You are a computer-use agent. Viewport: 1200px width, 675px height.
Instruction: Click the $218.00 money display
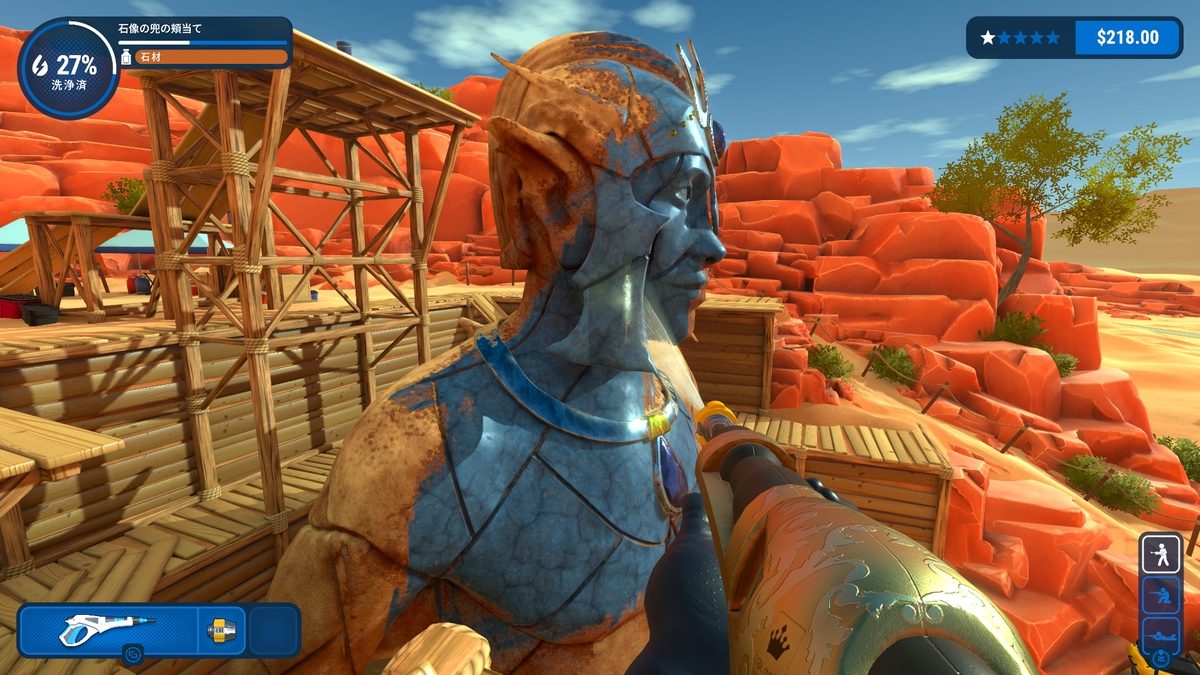pos(1127,38)
